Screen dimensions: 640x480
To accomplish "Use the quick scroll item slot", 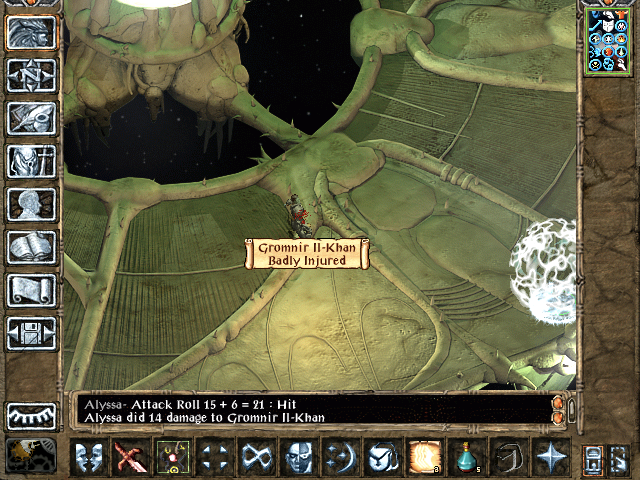I will point(422,457).
